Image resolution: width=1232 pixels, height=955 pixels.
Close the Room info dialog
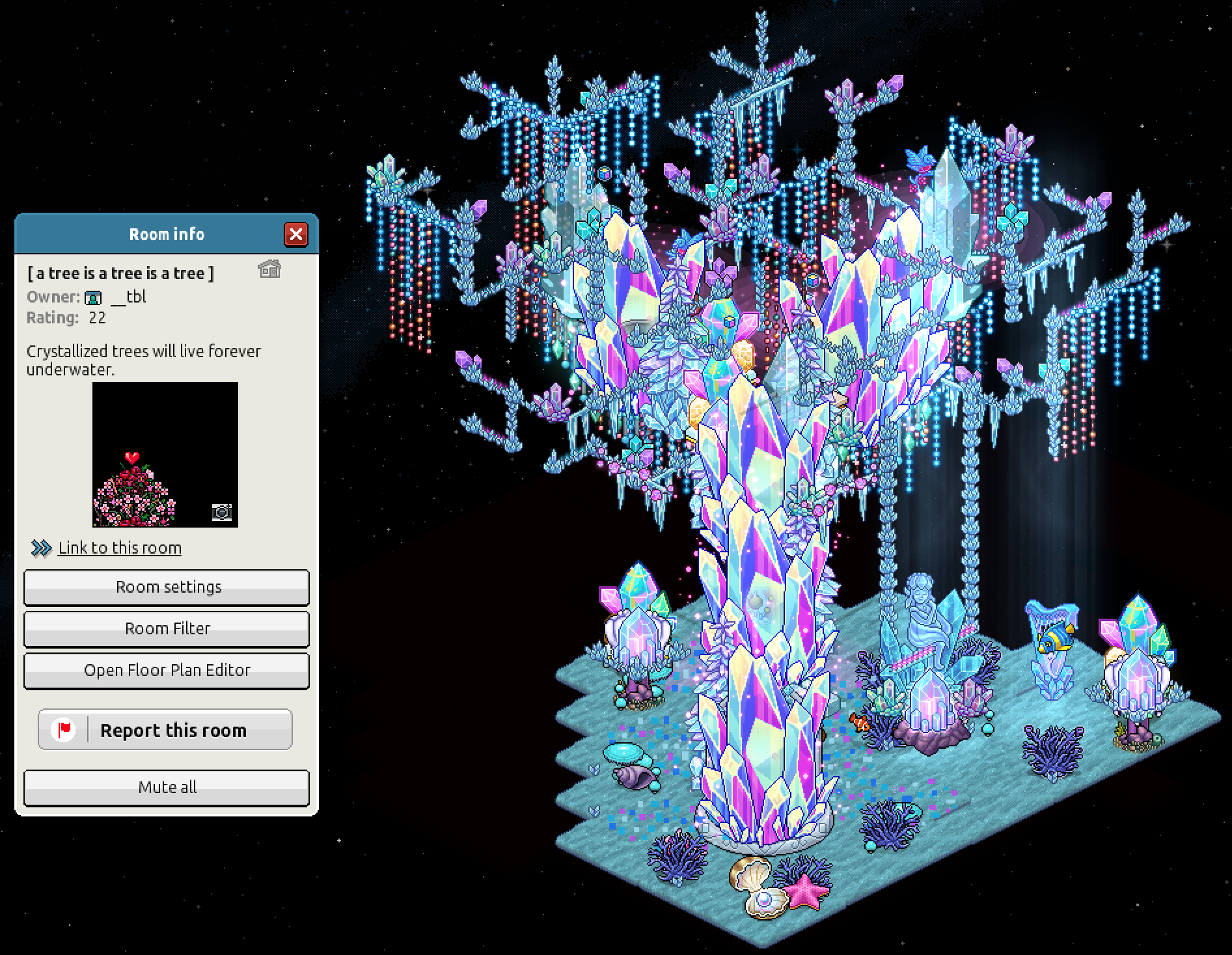tap(297, 235)
